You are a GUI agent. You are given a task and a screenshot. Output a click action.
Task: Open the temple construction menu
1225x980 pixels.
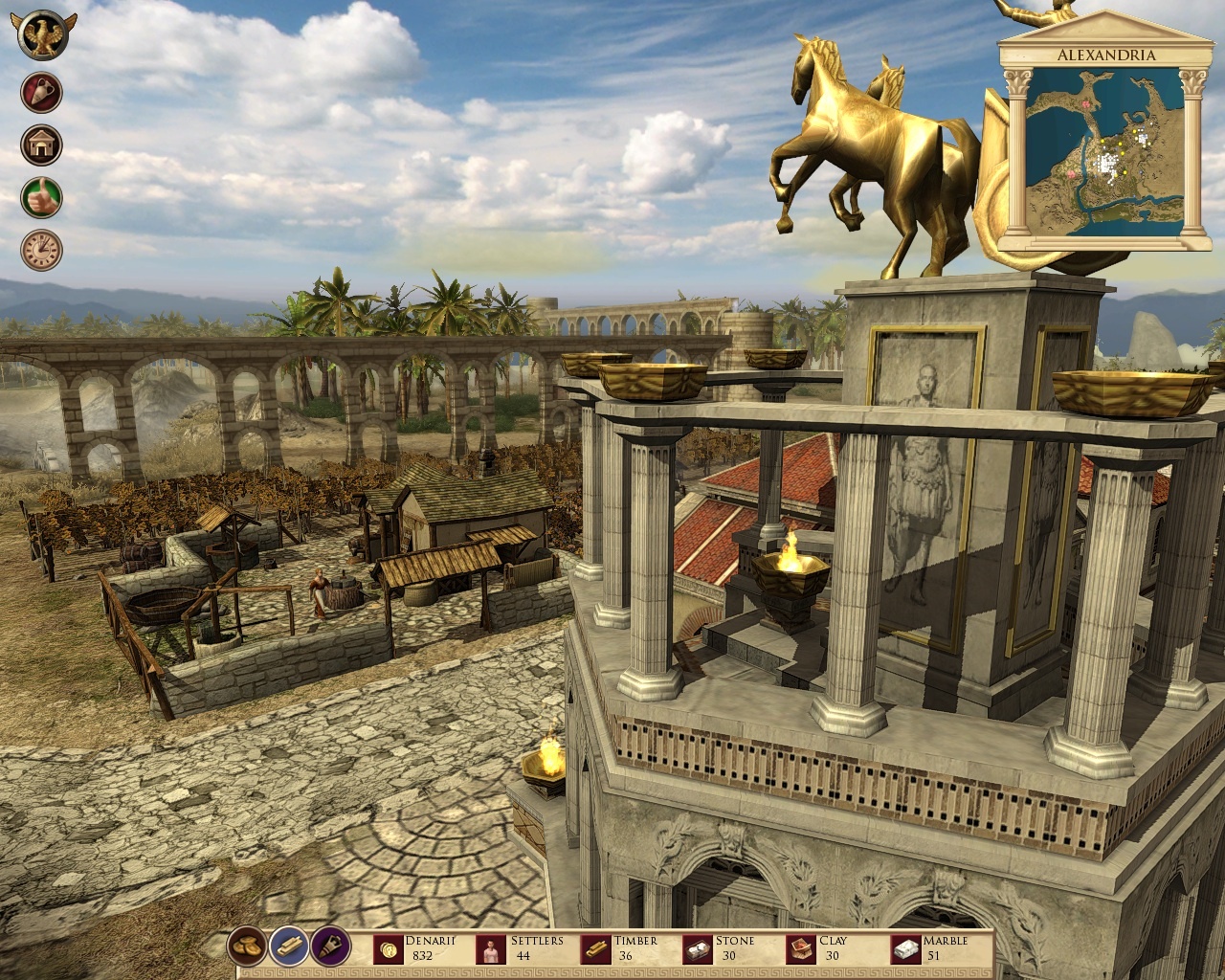tap(39, 144)
